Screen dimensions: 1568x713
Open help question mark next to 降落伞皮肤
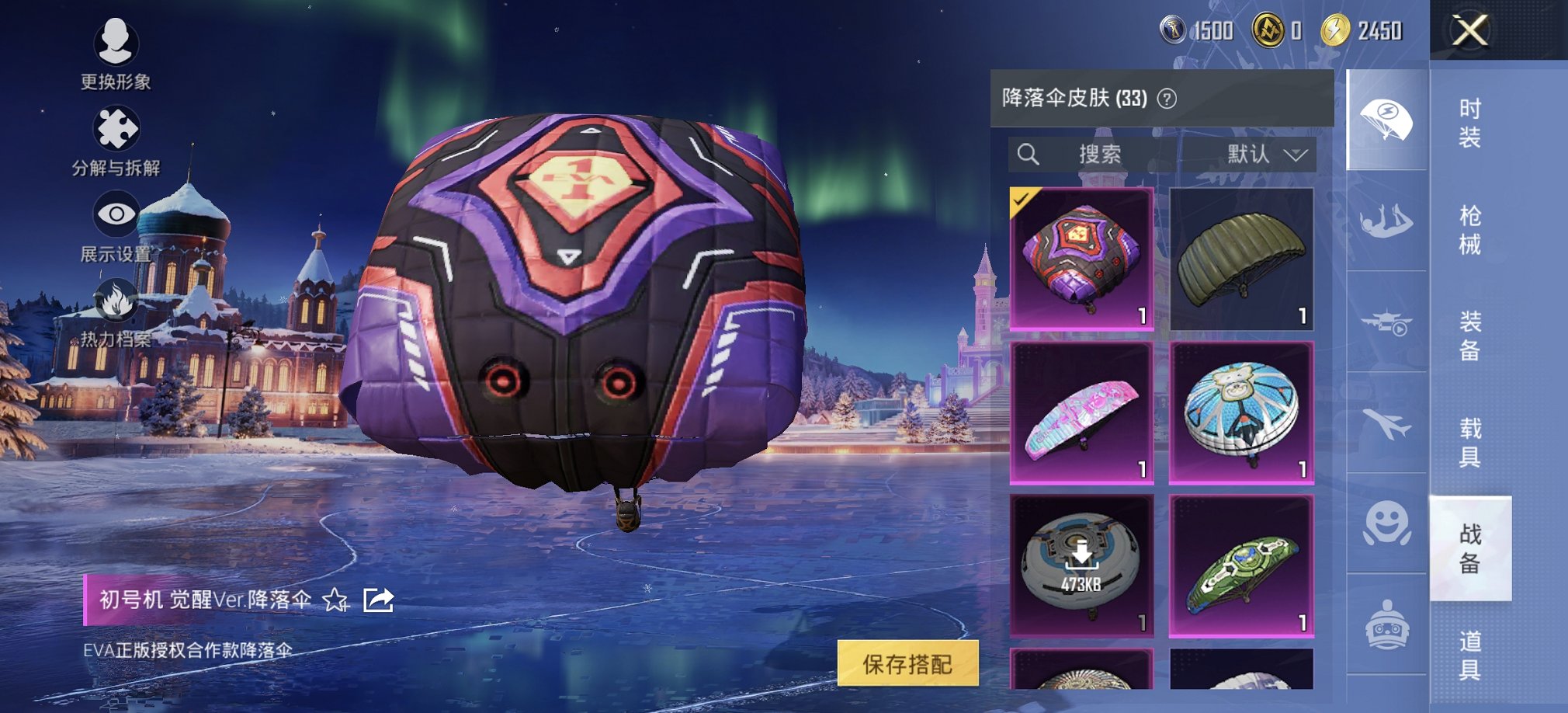click(x=1167, y=99)
